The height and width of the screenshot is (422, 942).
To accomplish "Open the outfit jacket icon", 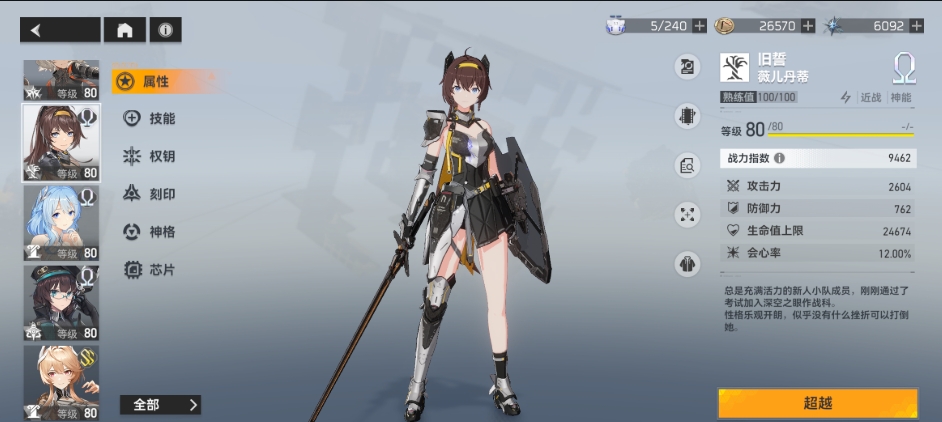I will pos(687,264).
